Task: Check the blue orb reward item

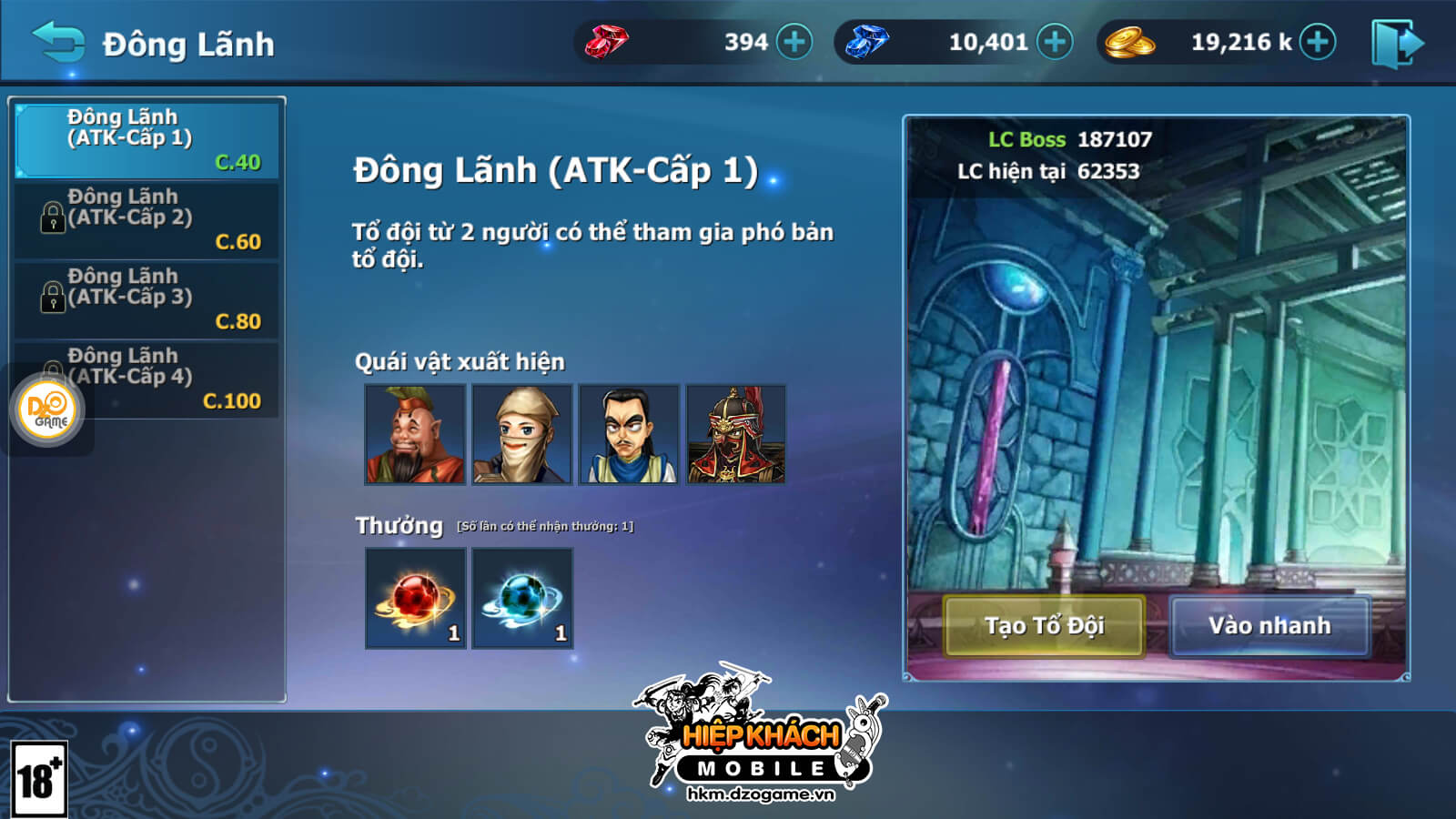Action: 522,598
